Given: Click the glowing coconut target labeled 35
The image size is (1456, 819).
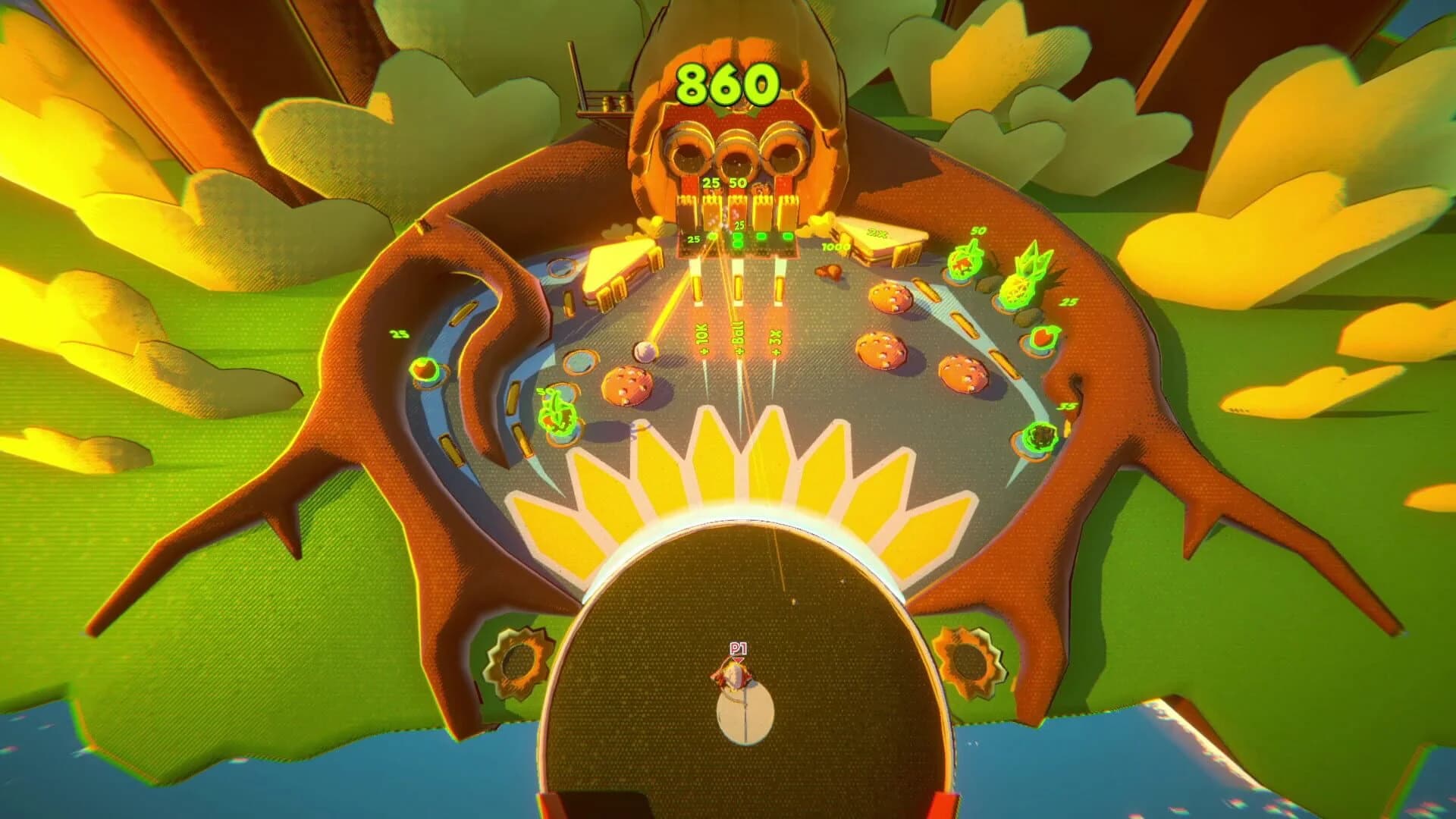Looking at the screenshot, I should (x=1040, y=437).
